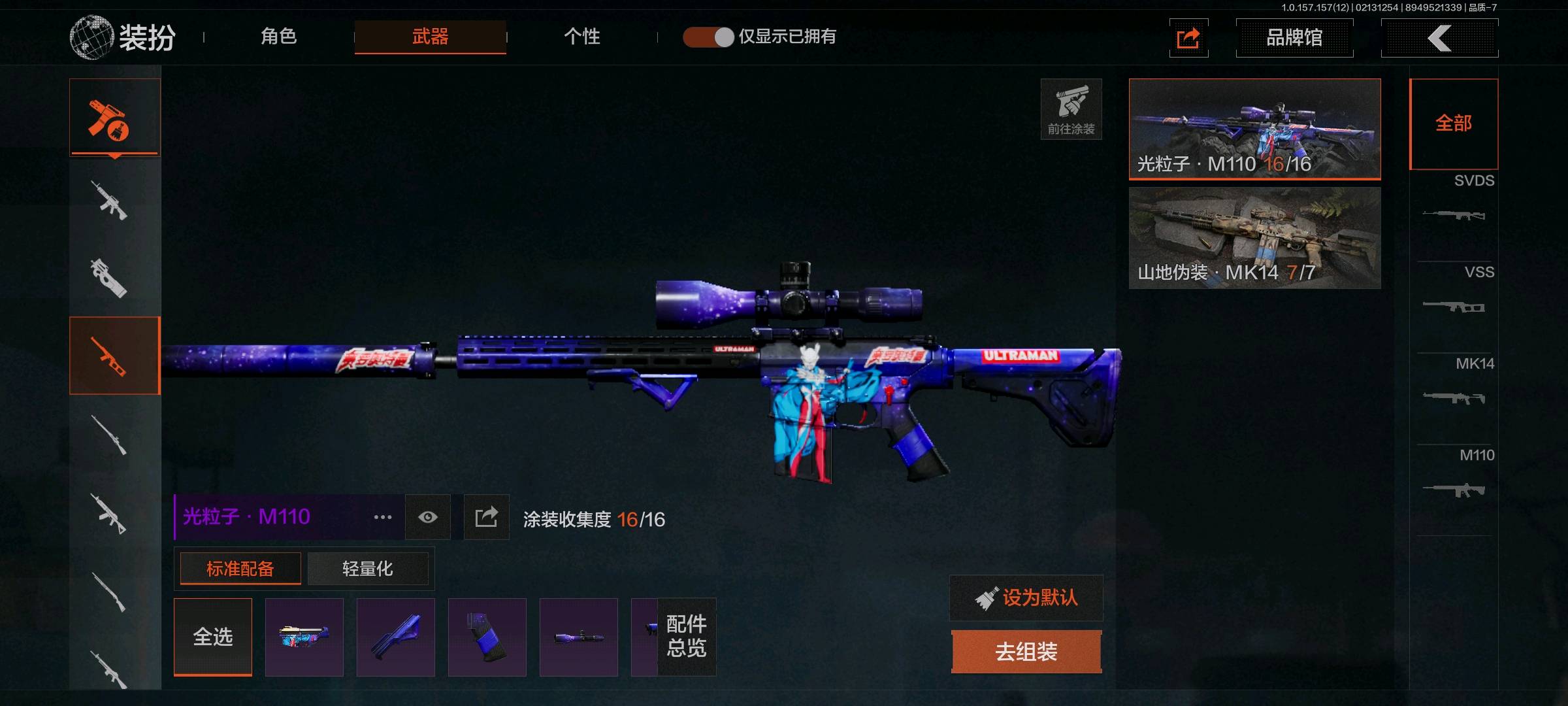This screenshot has height=706, width=1568.
Task: Choose the 山地伪装 MK14 skin thumbnail
Action: [1254, 237]
